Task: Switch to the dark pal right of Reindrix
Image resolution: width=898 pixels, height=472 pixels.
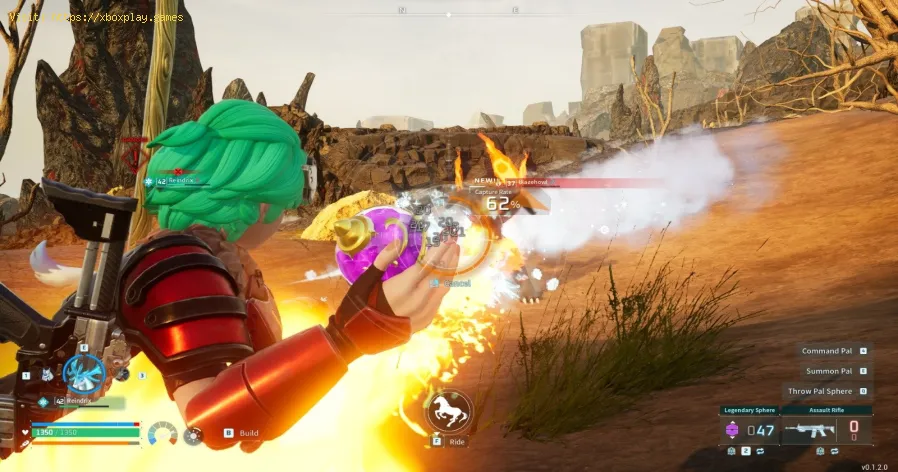Action: [122, 374]
